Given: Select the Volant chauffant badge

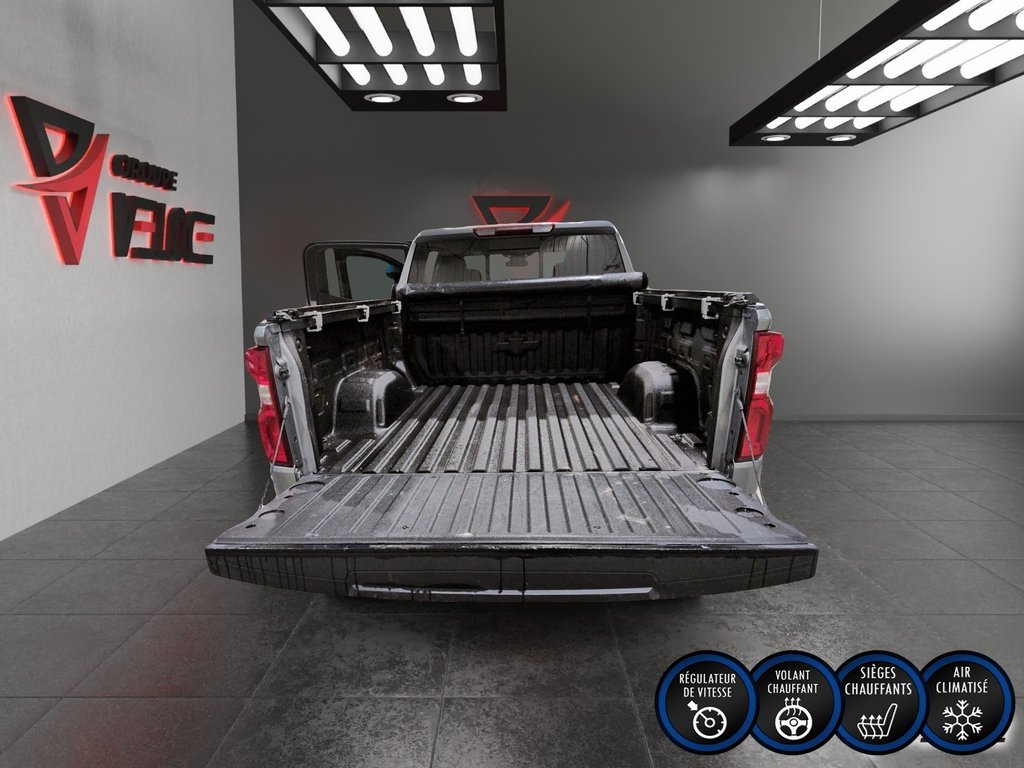Looking at the screenshot, I should click(x=793, y=702).
